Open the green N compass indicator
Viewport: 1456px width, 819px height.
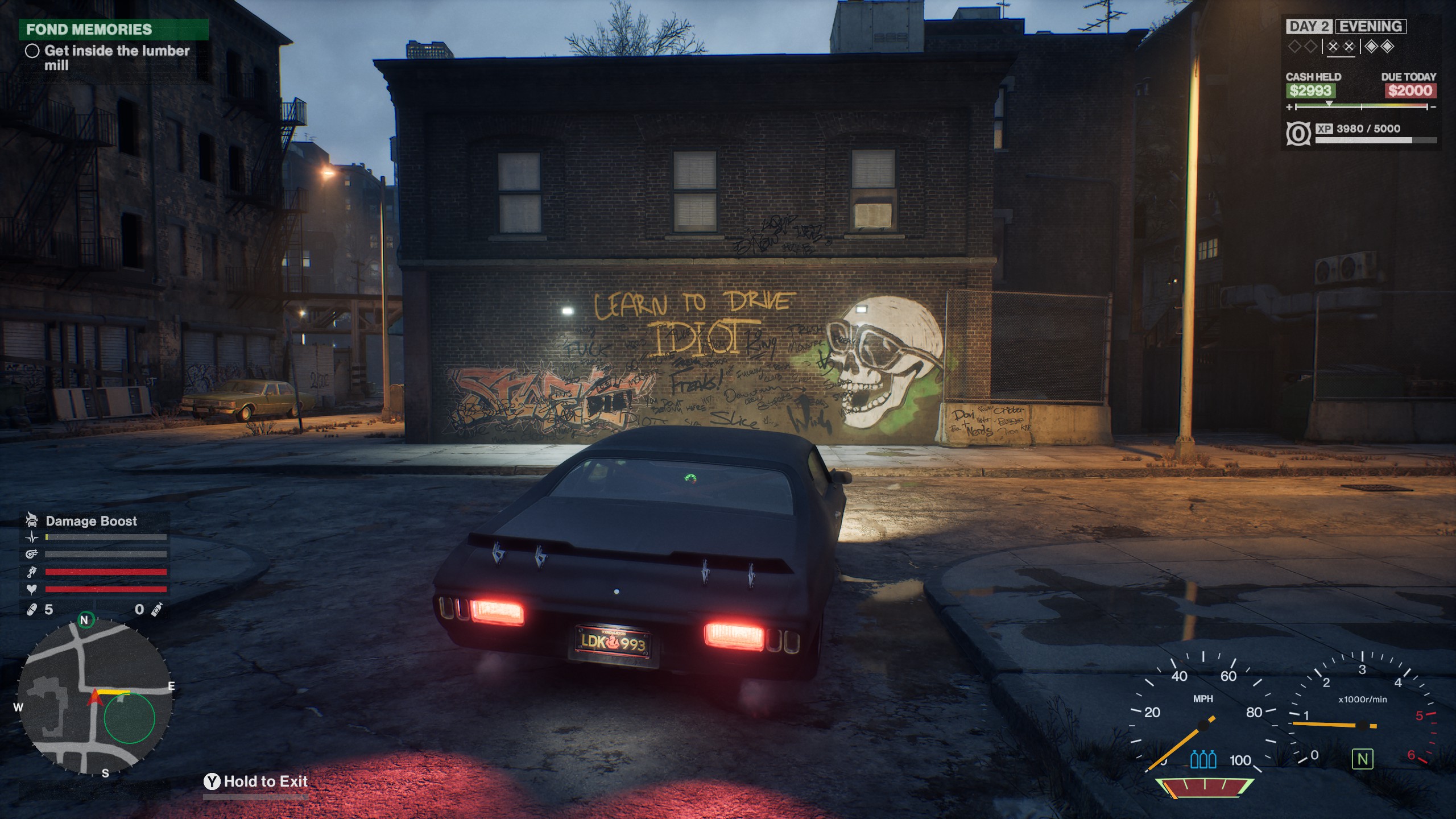tap(86, 621)
